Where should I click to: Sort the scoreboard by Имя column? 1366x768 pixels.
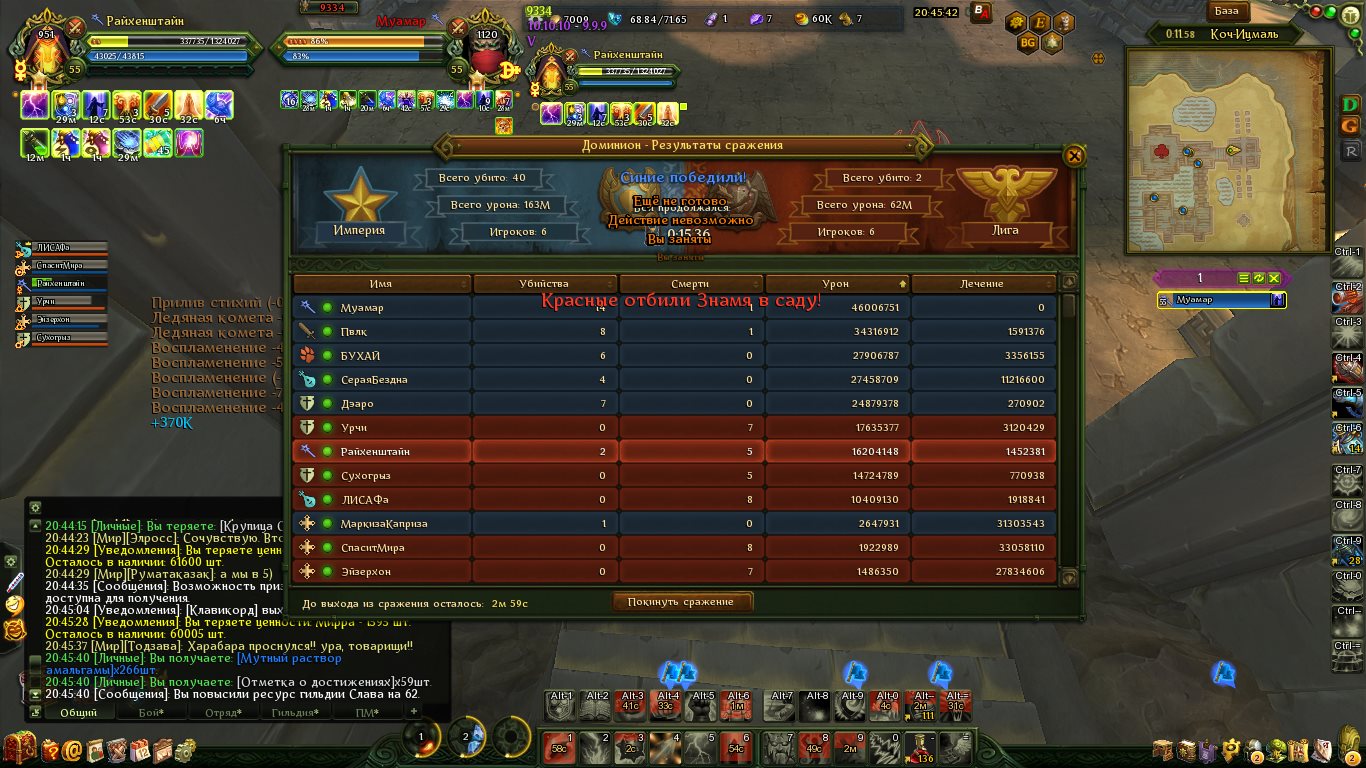click(380, 284)
